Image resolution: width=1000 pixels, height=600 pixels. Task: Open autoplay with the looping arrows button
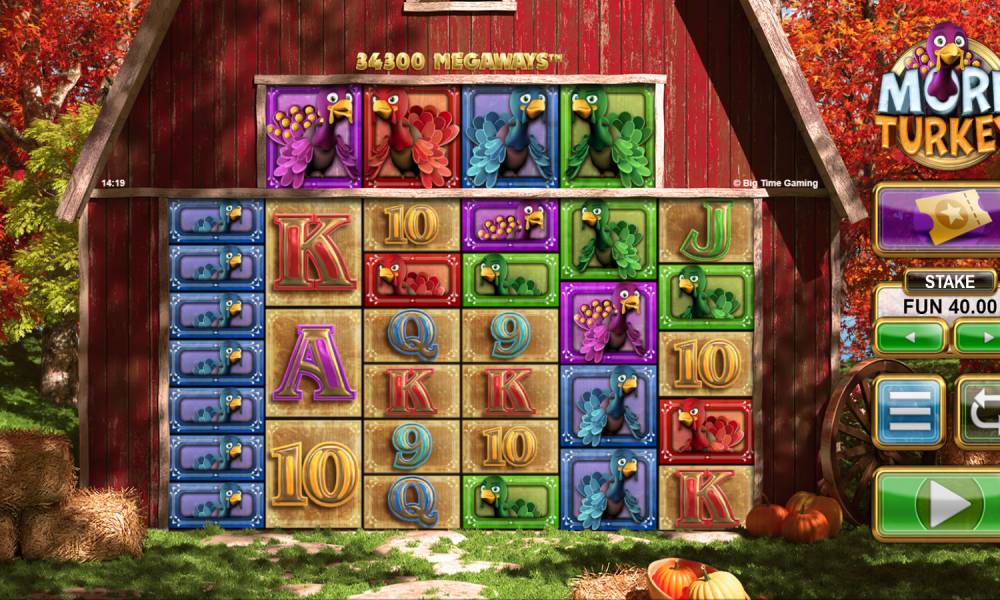980,412
